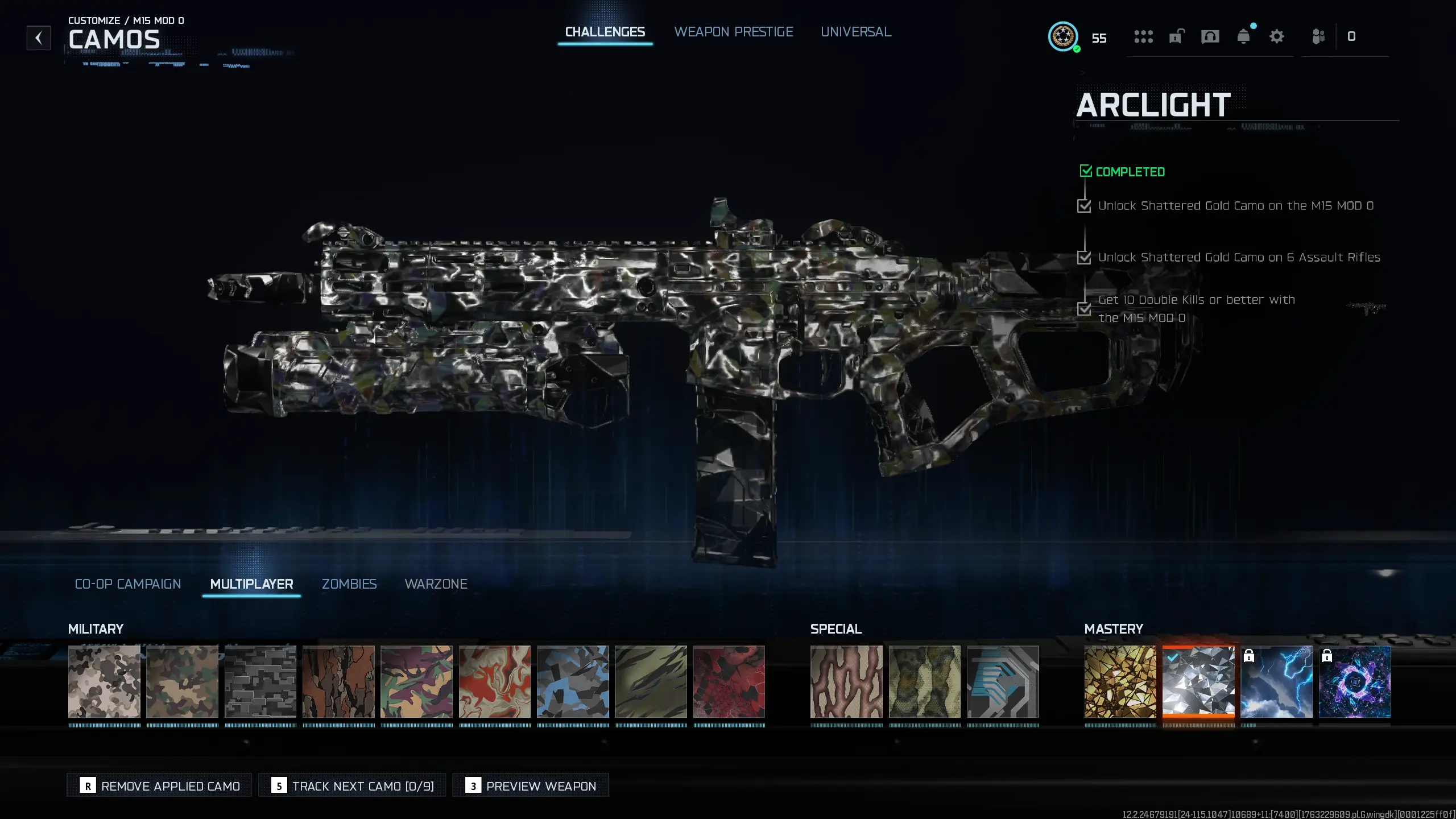Select the gold Shattered Gold mastery camo thumbnail
The width and height of the screenshot is (1456, 819).
(1120, 681)
